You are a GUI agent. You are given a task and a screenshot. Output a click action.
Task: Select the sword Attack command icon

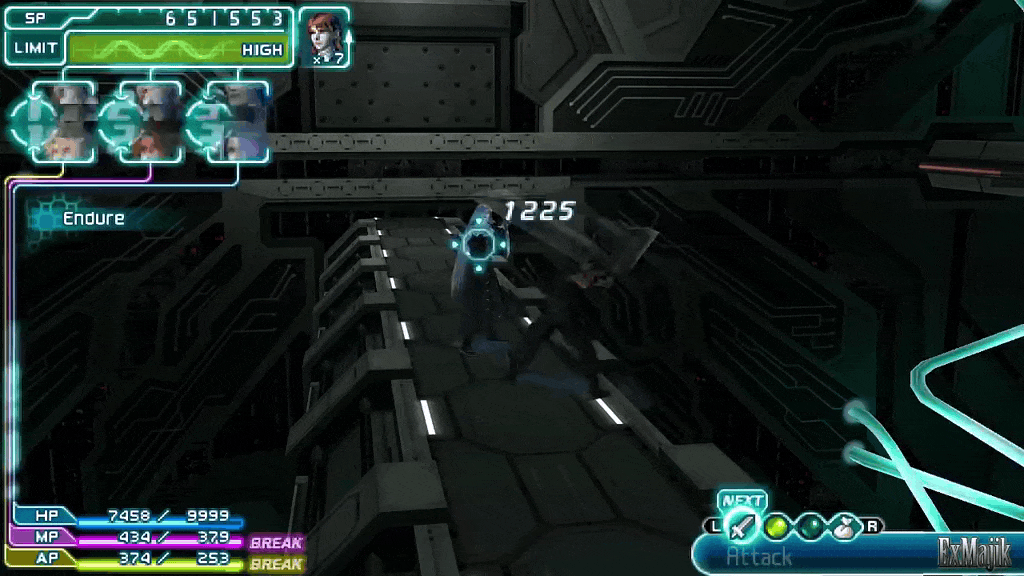click(741, 526)
